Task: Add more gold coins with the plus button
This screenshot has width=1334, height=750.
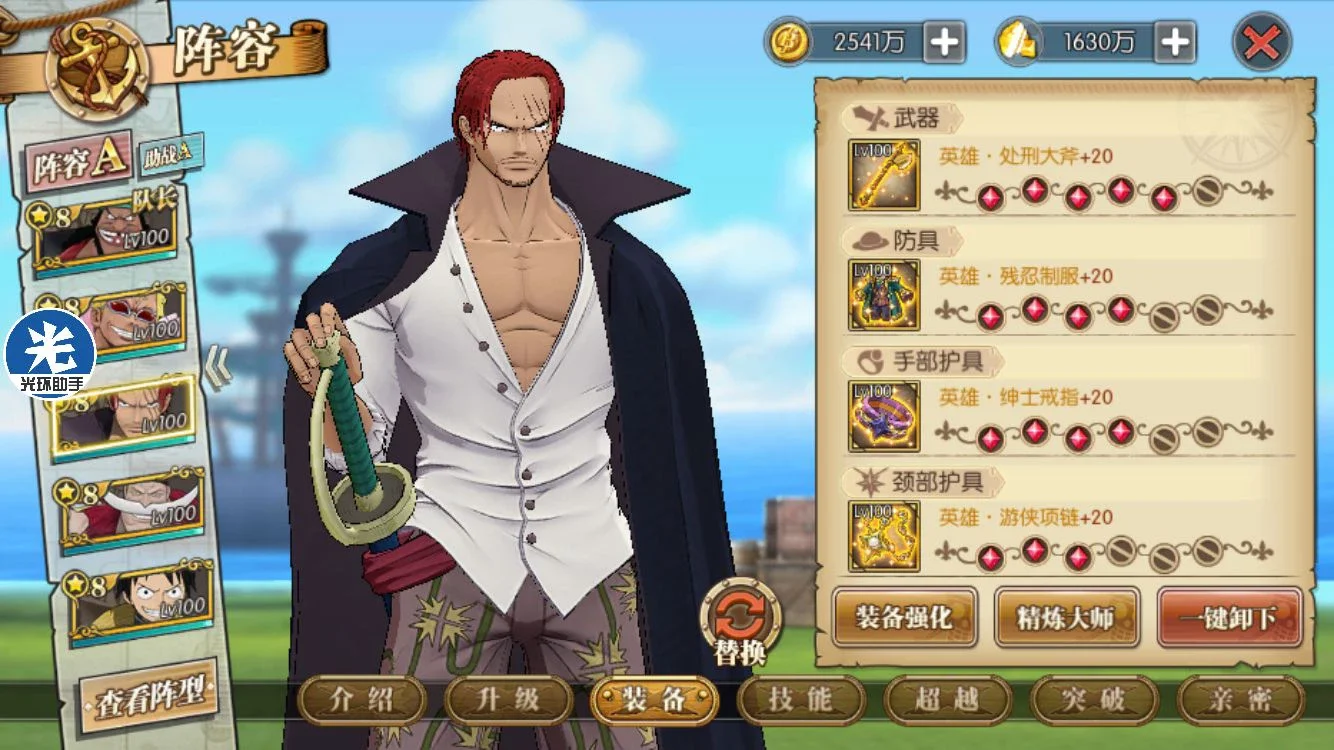Action: 944,42
